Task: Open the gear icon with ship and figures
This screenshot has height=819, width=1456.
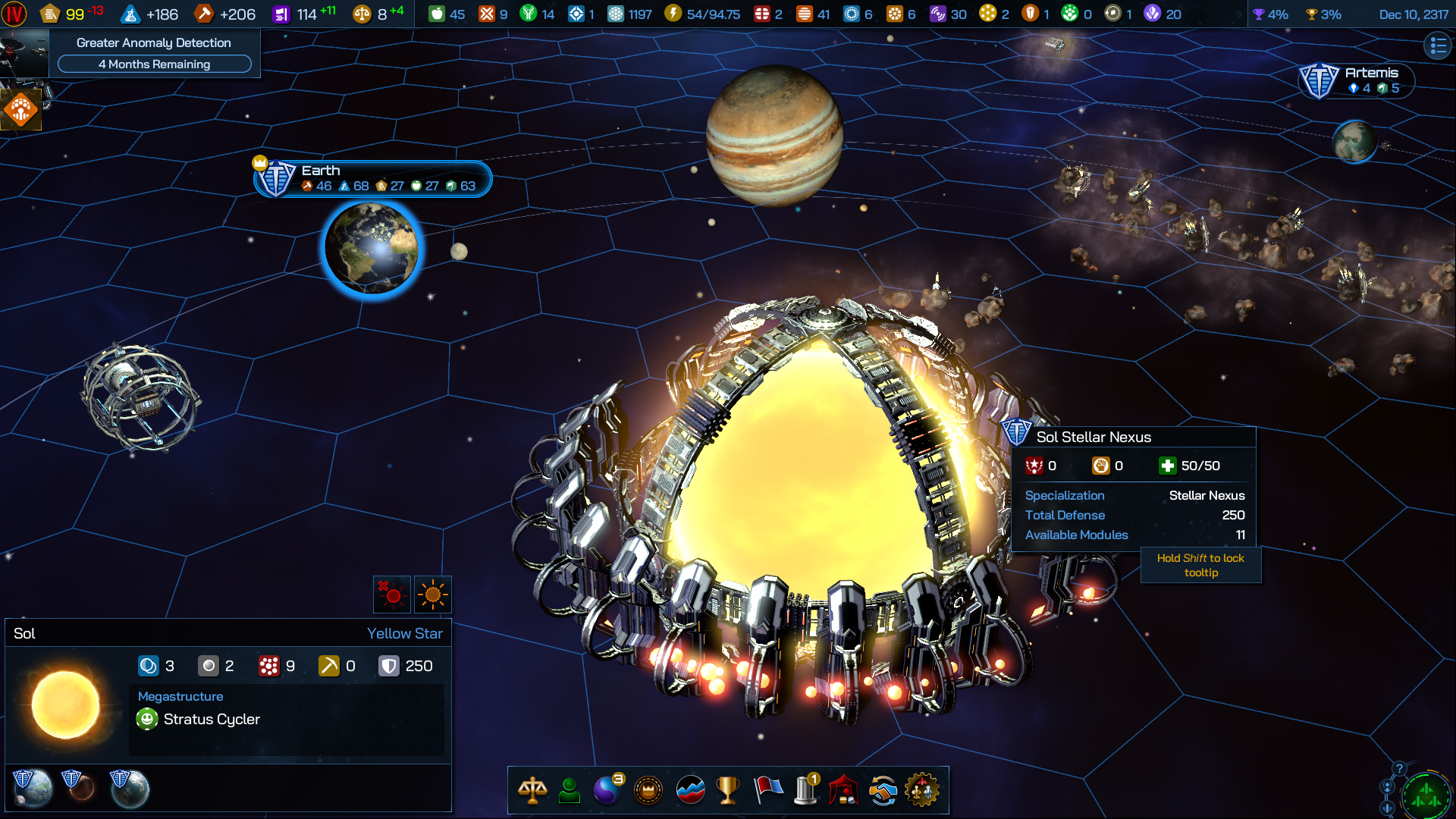Action: [x=922, y=790]
